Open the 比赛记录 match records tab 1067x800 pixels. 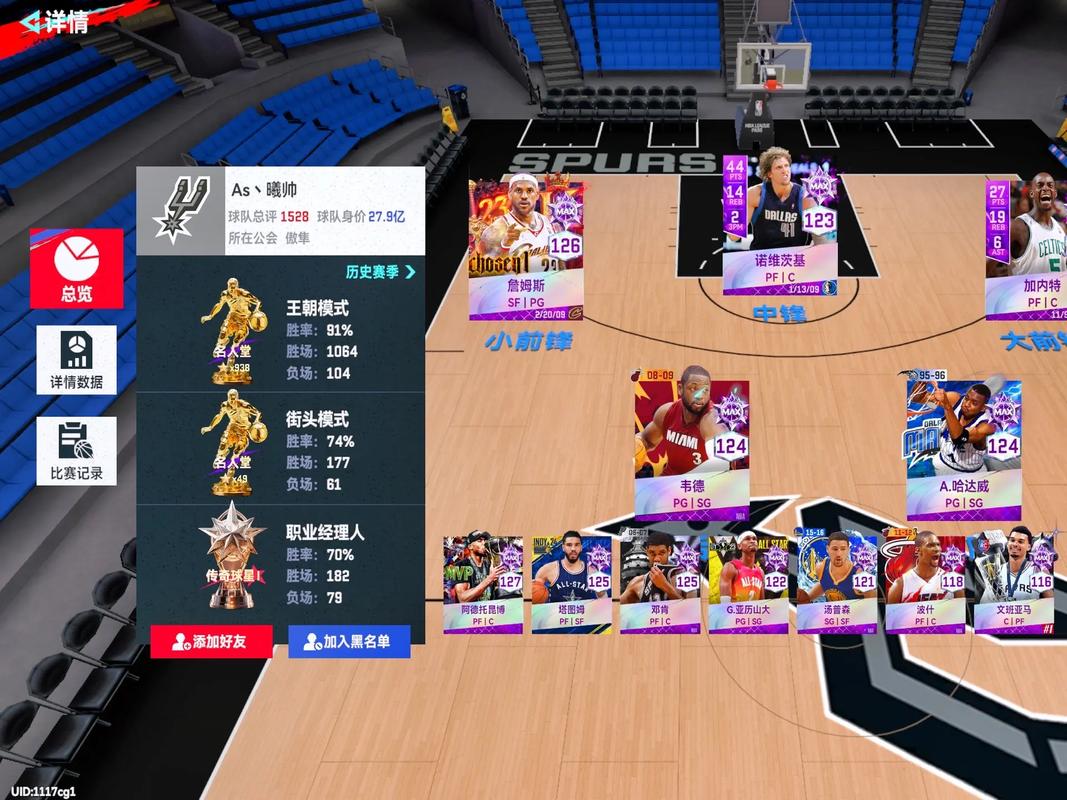point(77,451)
